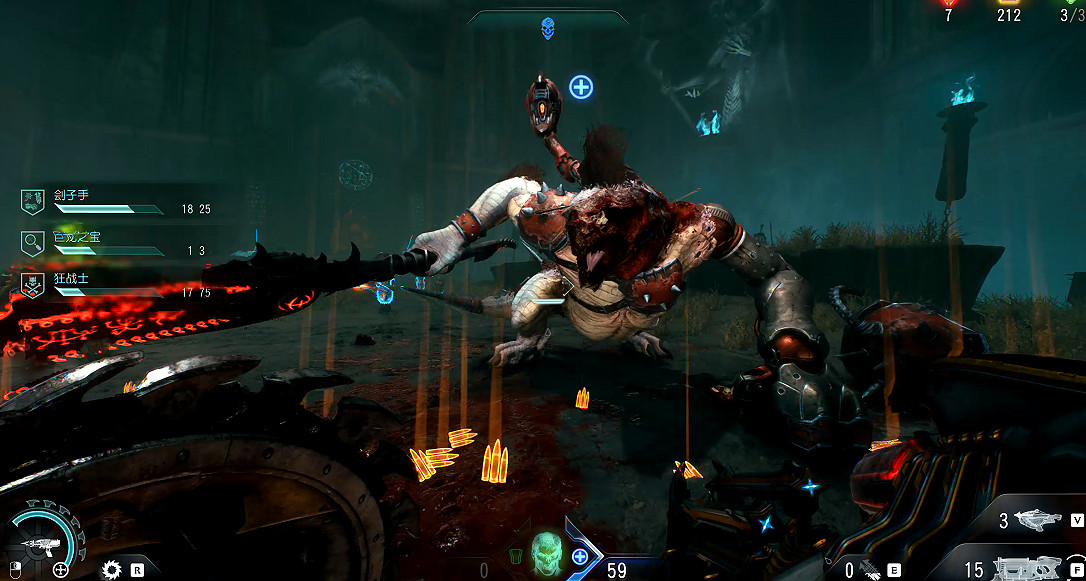
Task: Click the weapon mod crosshair icon
Action: pyautogui.click(x=61, y=570)
